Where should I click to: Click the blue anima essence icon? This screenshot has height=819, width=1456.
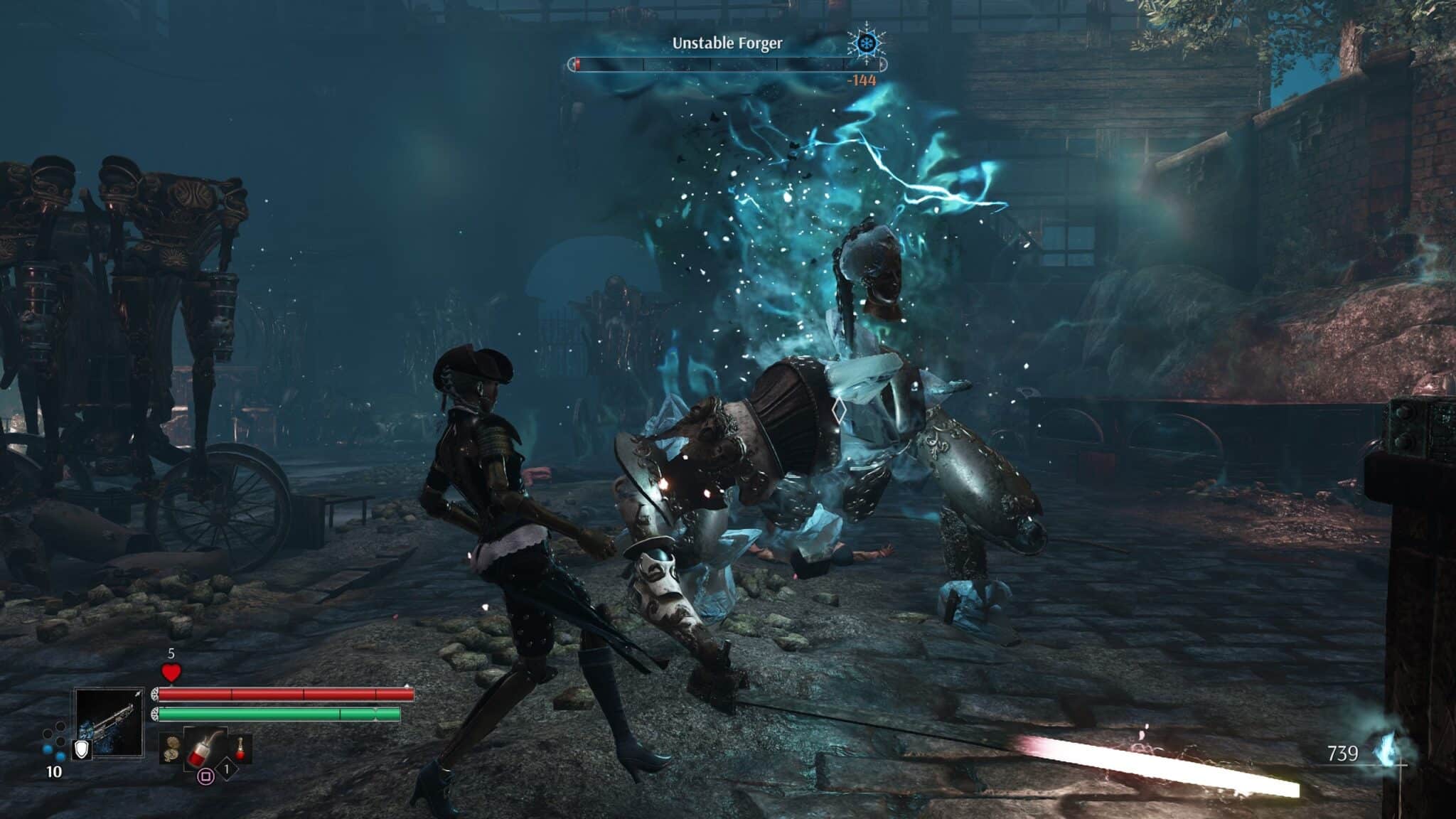(1385, 754)
